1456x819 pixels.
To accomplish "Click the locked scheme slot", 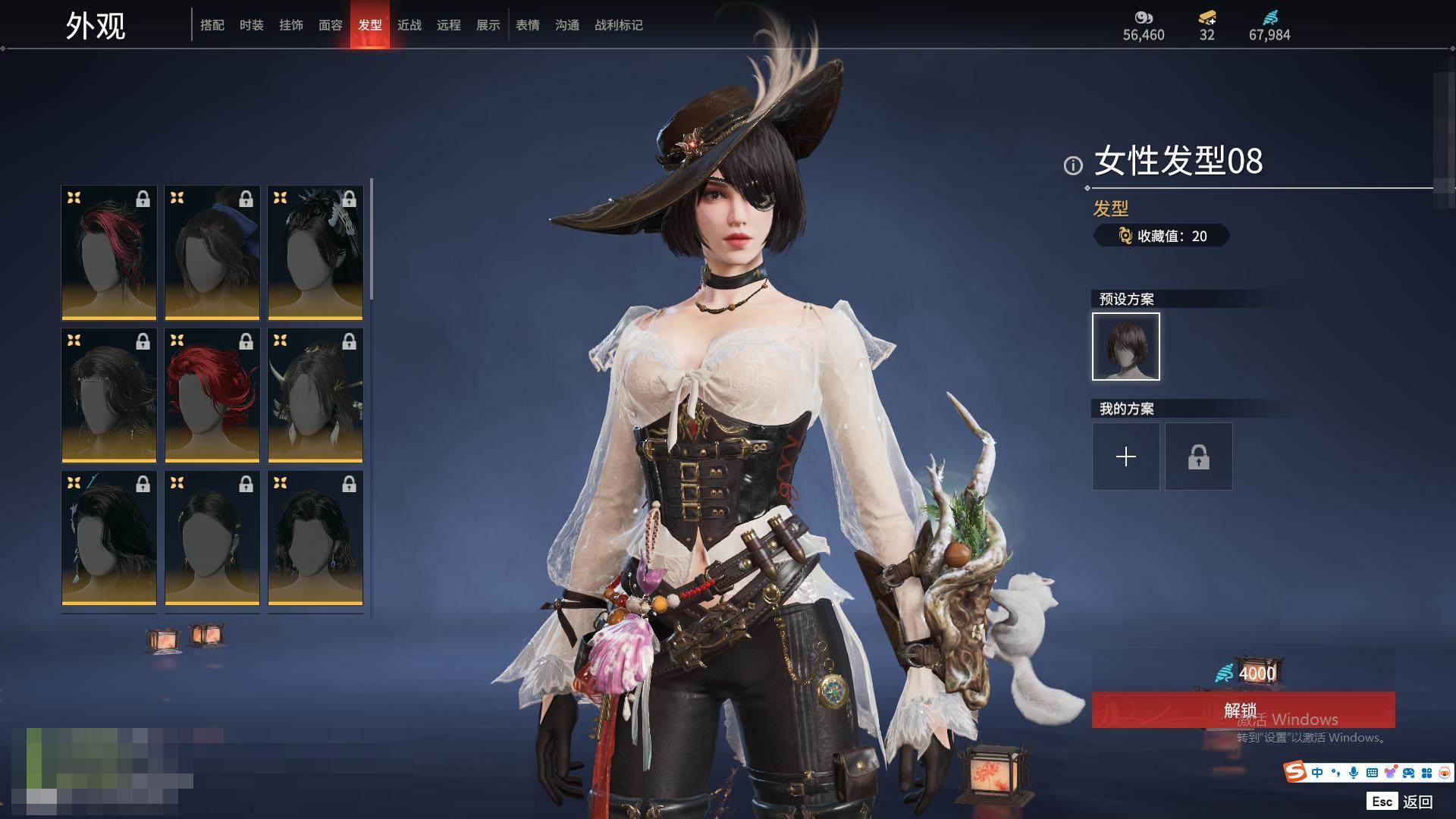I will (1199, 457).
